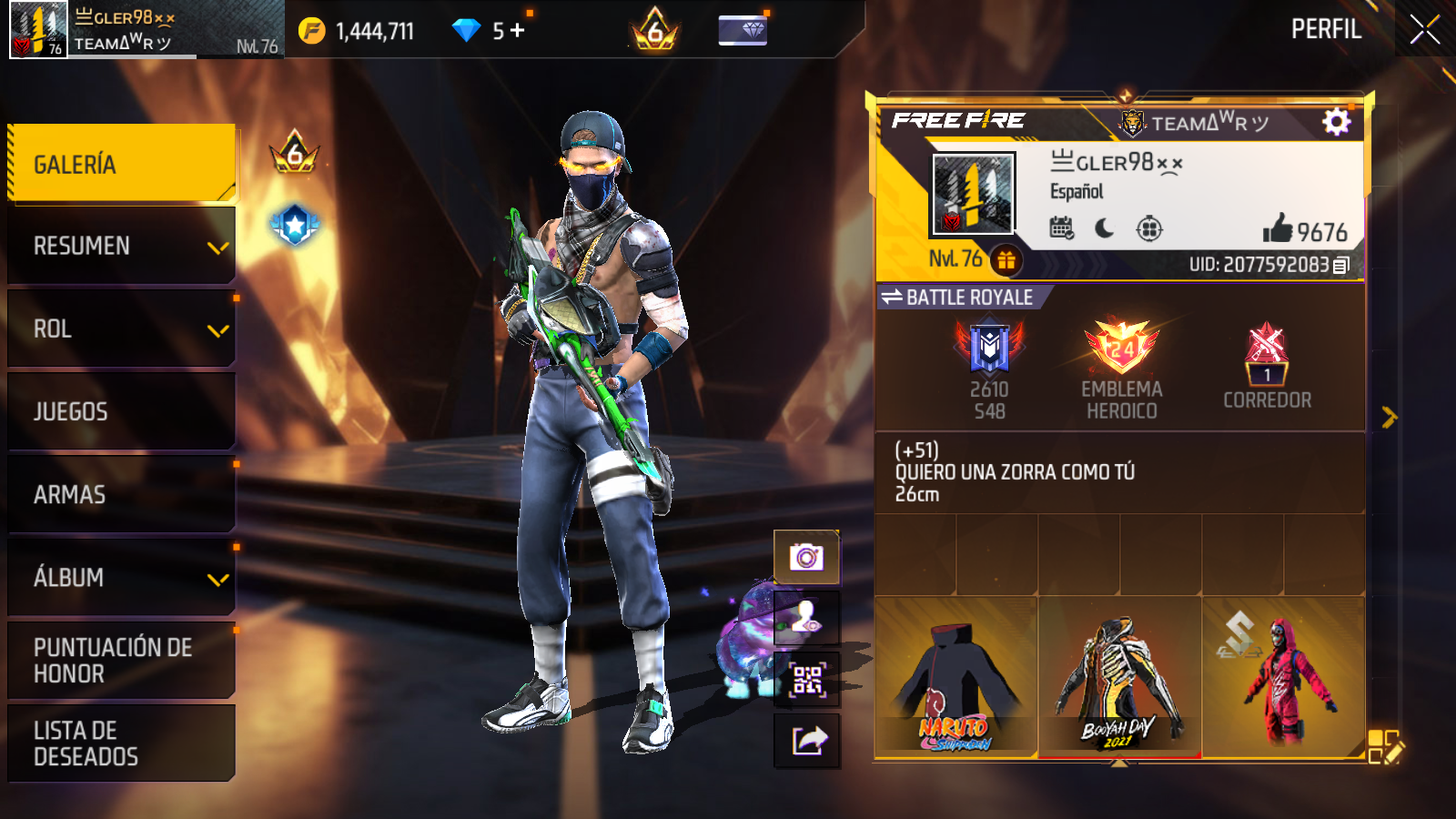
Task: Open profile settings gear icon
Action: click(1336, 121)
